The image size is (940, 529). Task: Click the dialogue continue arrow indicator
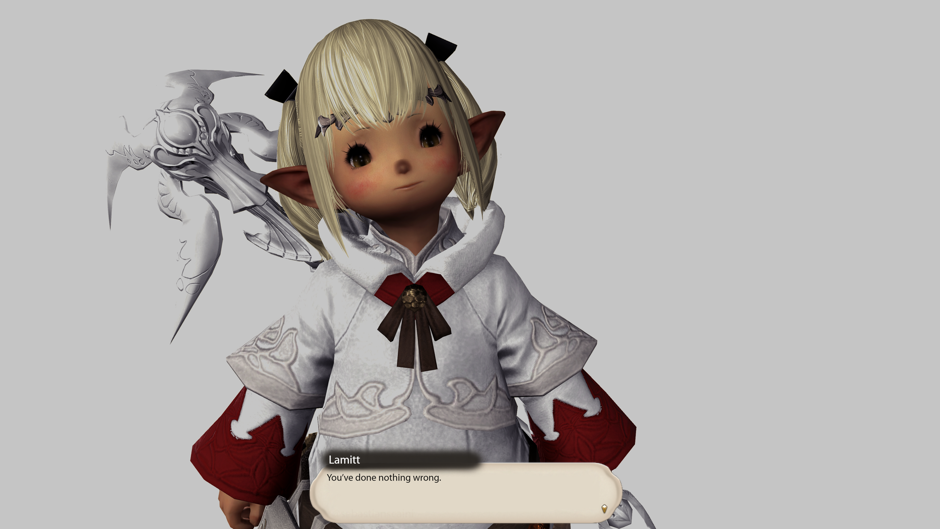(603, 509)
